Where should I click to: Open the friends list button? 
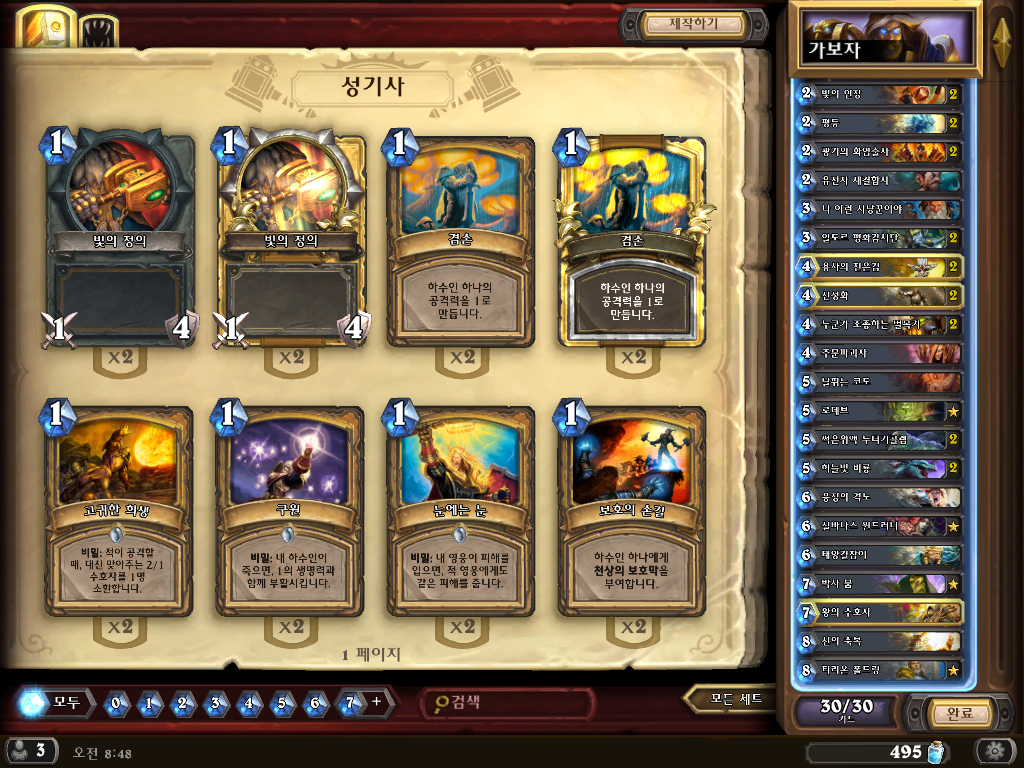click(x=28, y=750)
